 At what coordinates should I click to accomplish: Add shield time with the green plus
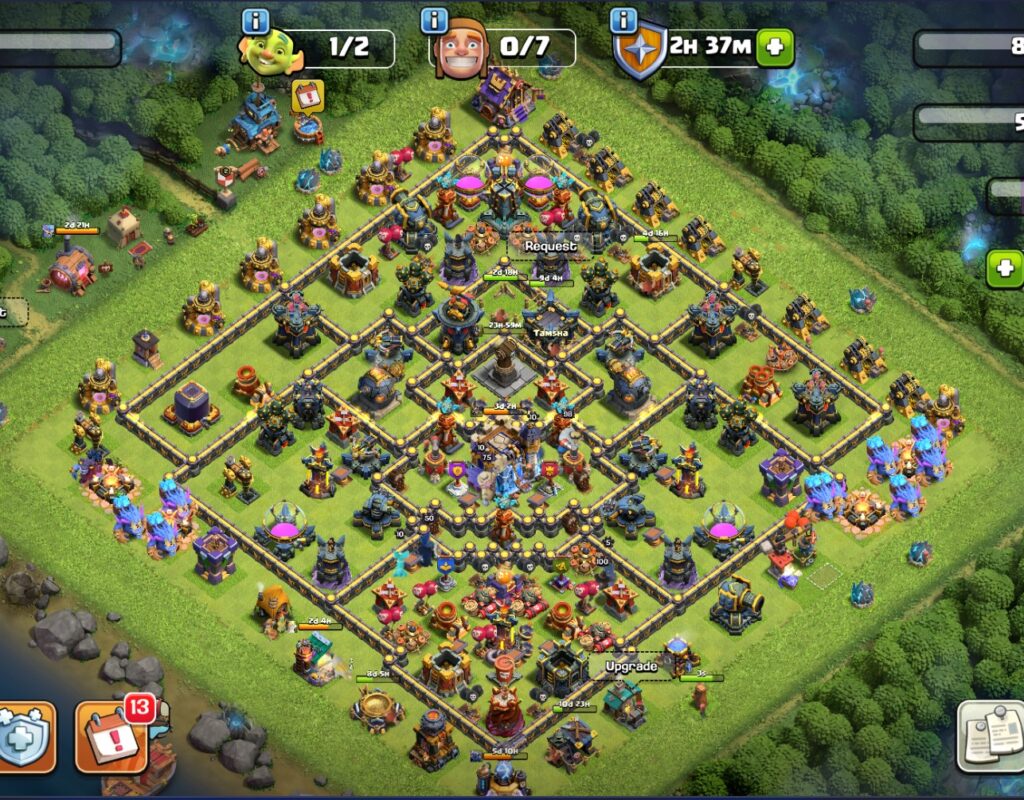point(775,48)
